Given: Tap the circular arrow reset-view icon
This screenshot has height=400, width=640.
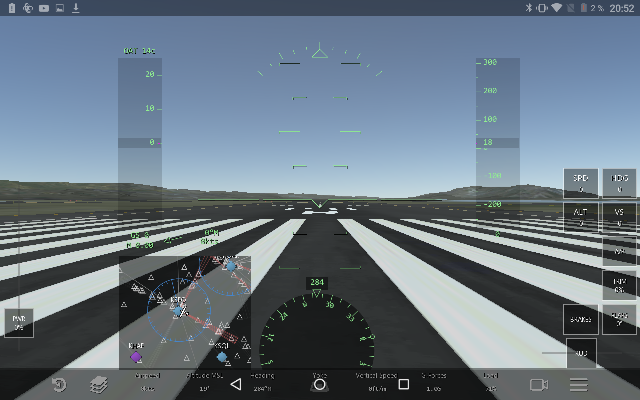Looking at the screenshot, I should (59, 385).
